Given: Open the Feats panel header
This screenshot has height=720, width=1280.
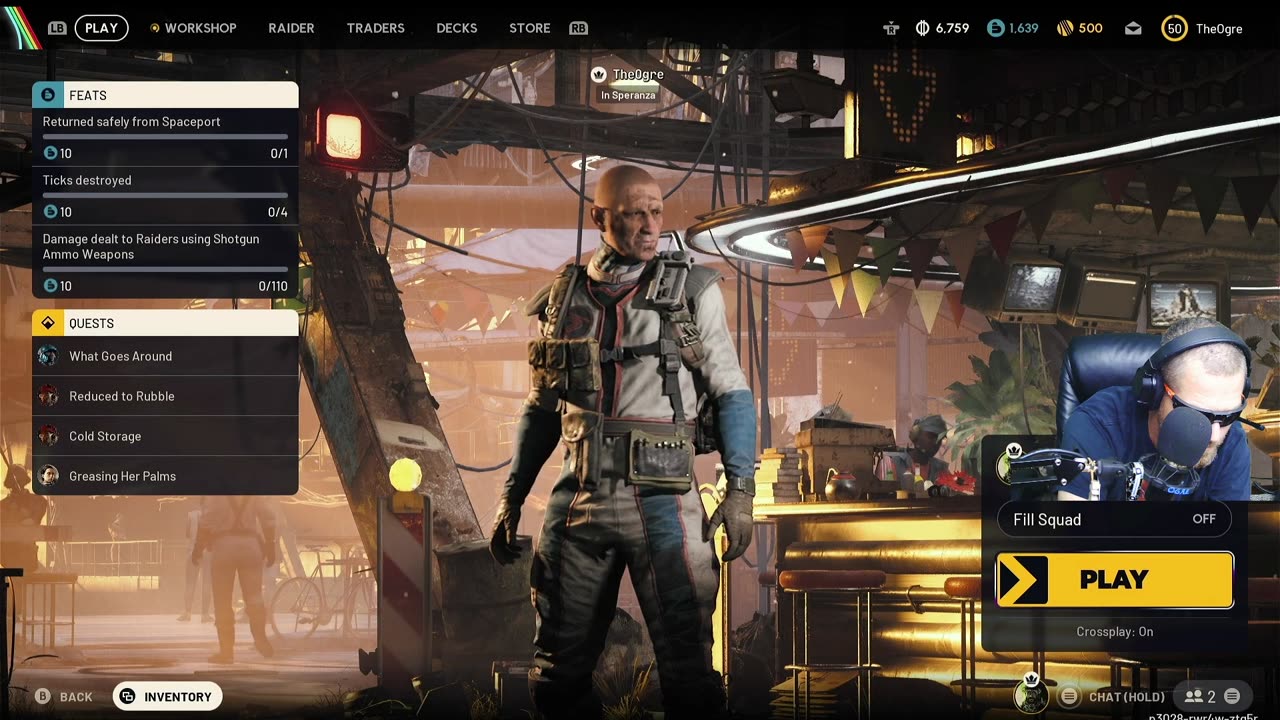Looking at the screenshot, I should [165, 95].
